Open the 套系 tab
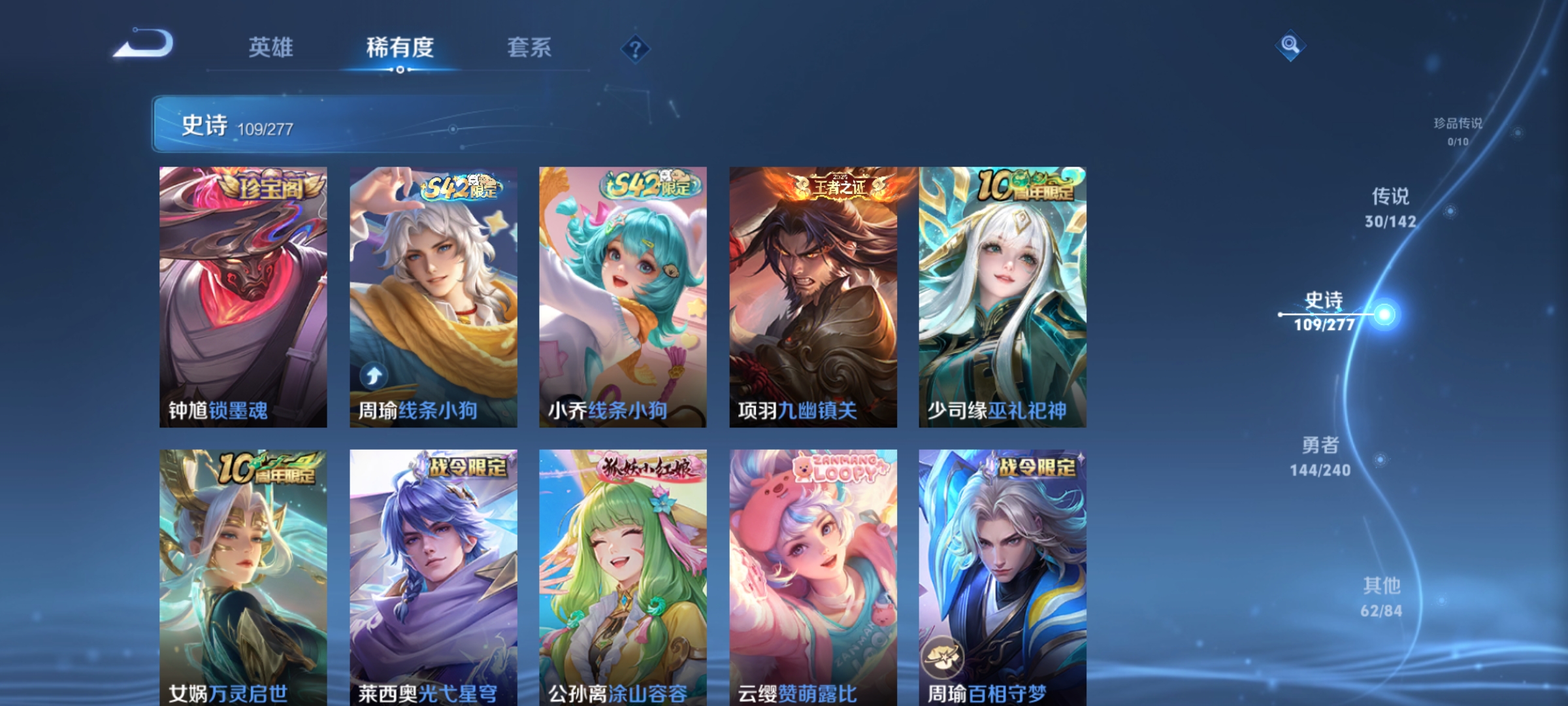Screen dimensions: 1568x706 531,47
